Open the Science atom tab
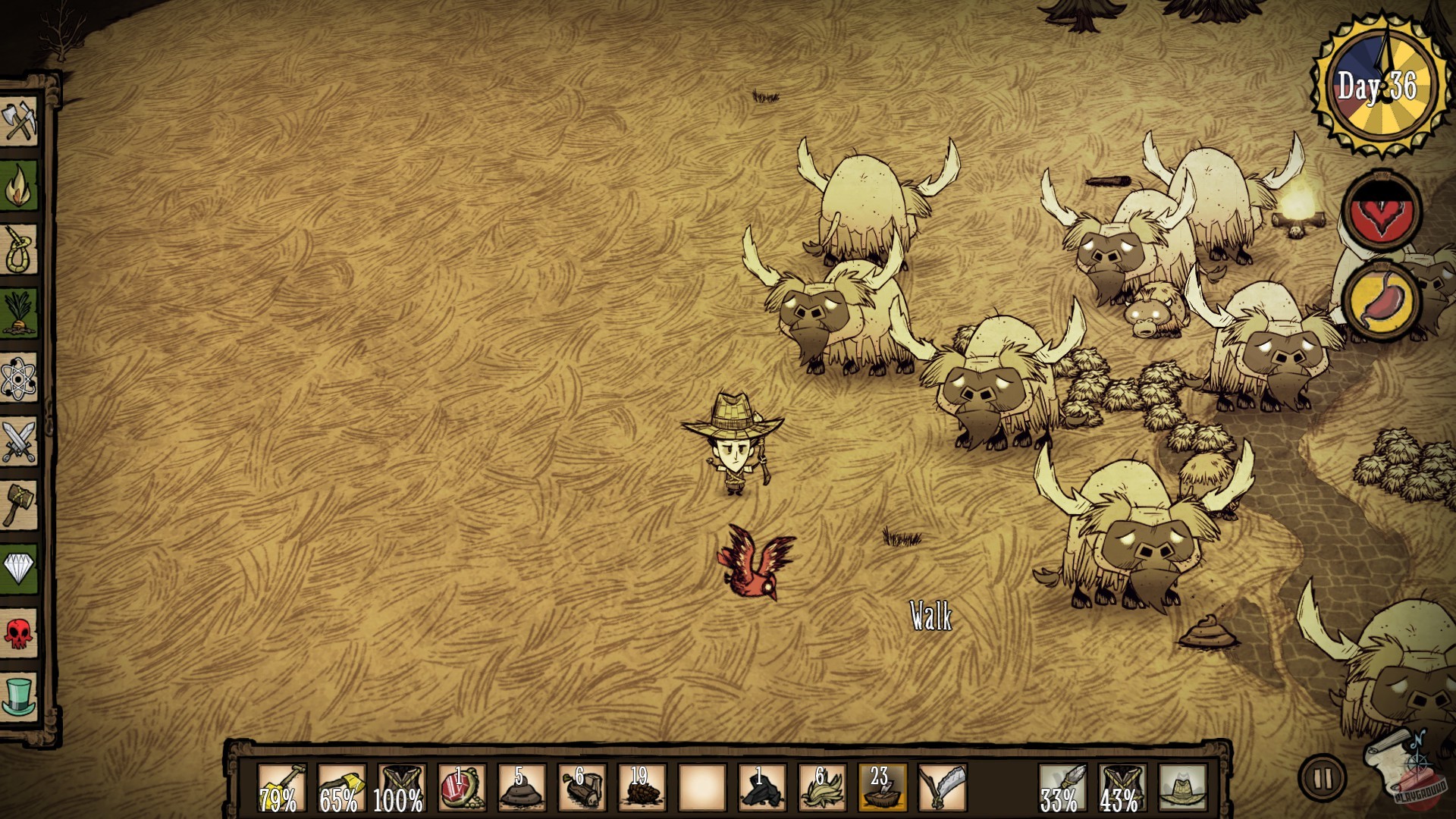This screenshot has height=819, width=1456. (20, 377)
